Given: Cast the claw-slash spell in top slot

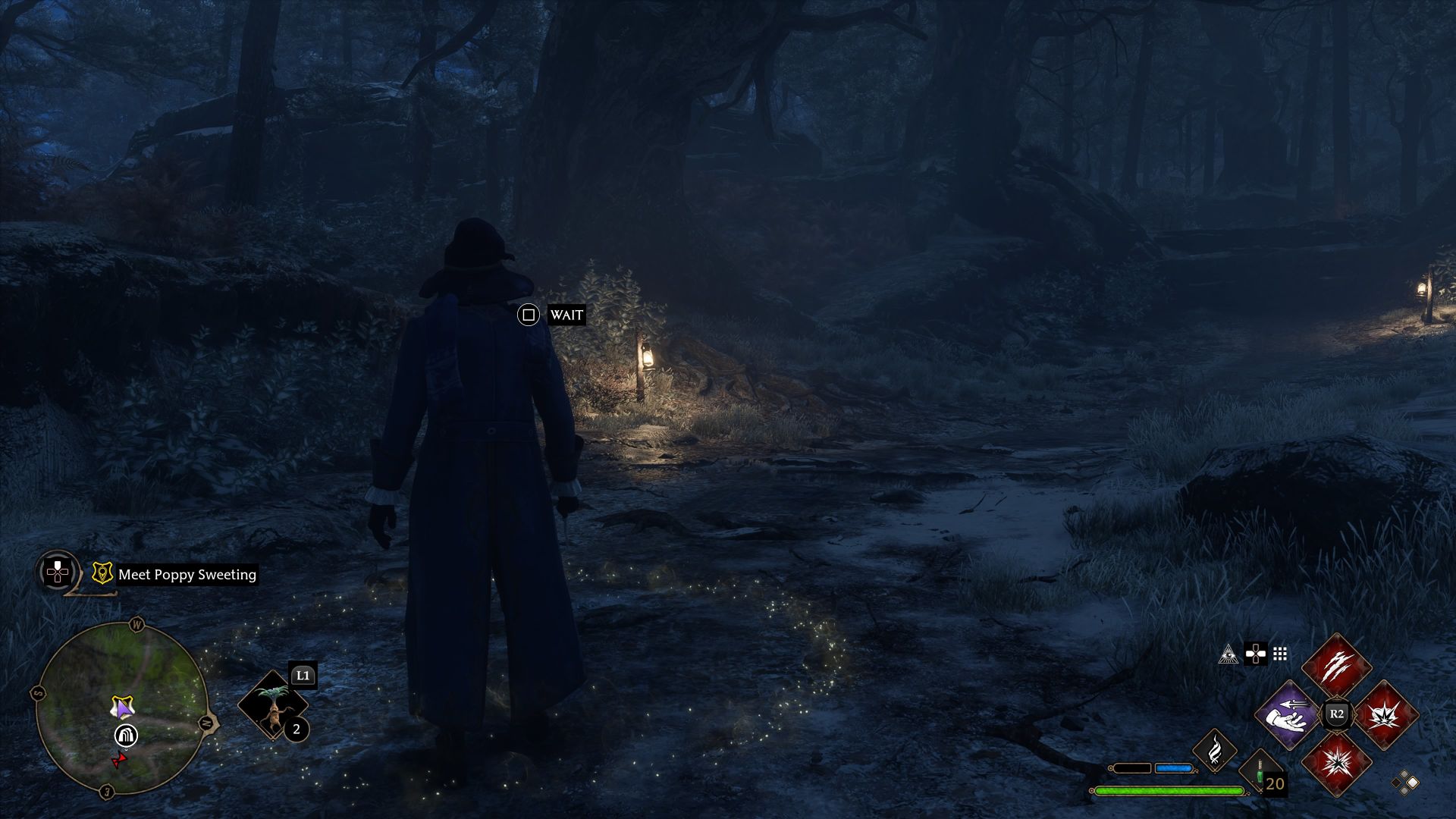Looking at the screenshot, I should pyautogui.click(x=1336, y=667).
